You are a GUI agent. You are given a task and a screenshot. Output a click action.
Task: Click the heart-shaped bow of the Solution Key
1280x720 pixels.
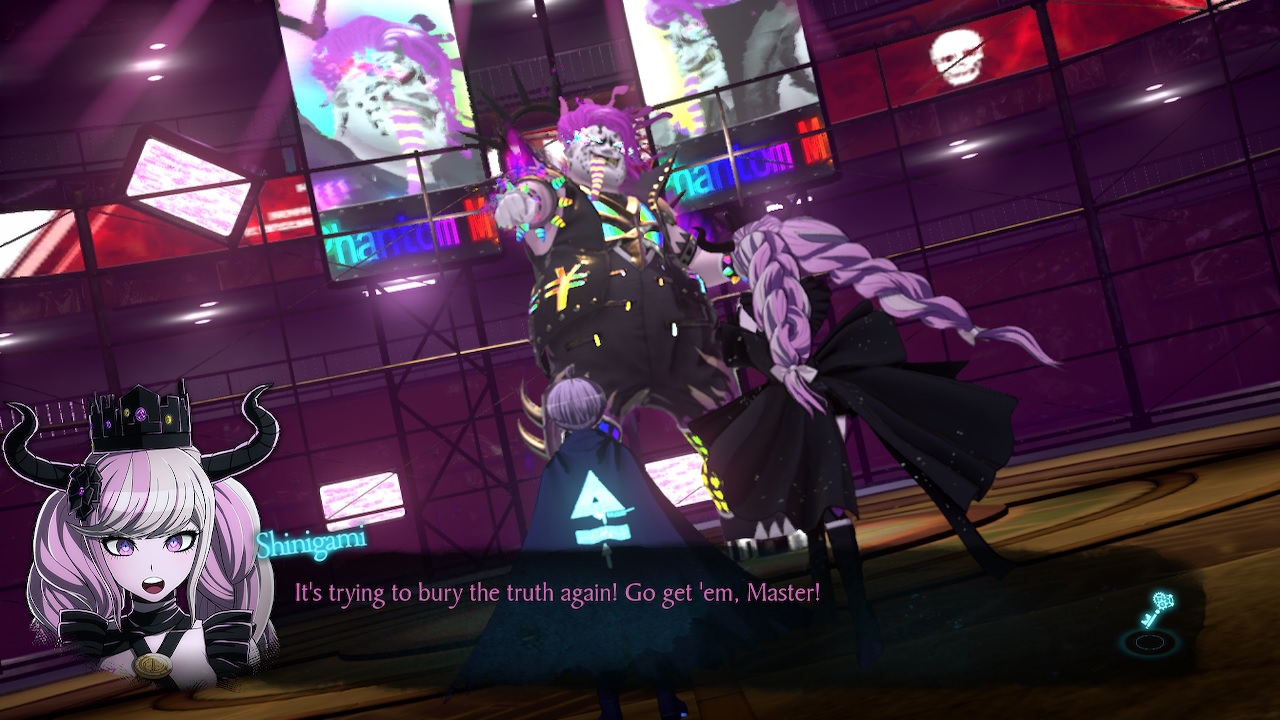(x=1164, y=600)
